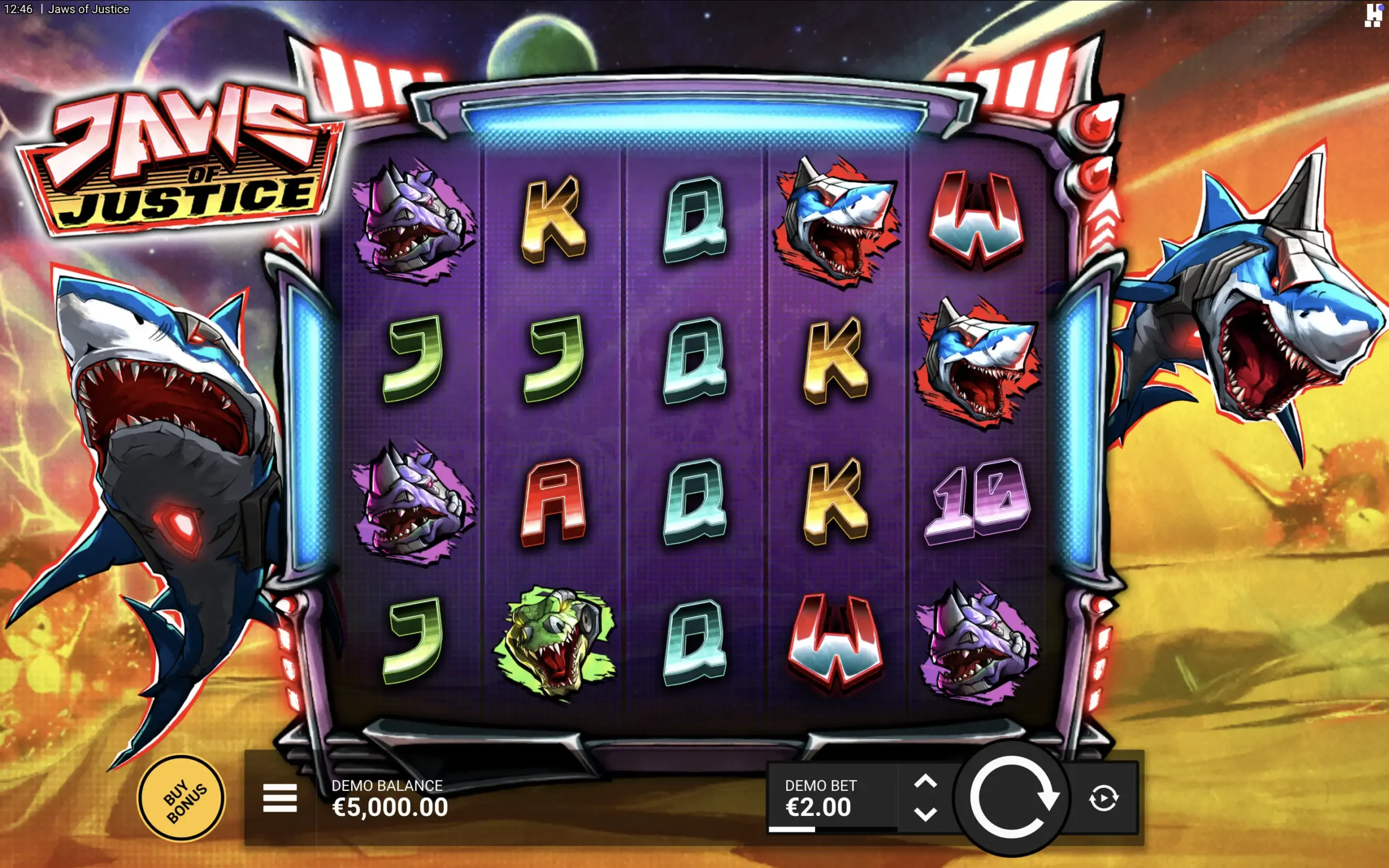This screenshot has width=1389, height=868.
Task: Open the hamburger game menu
Action: tap(279, 798)
